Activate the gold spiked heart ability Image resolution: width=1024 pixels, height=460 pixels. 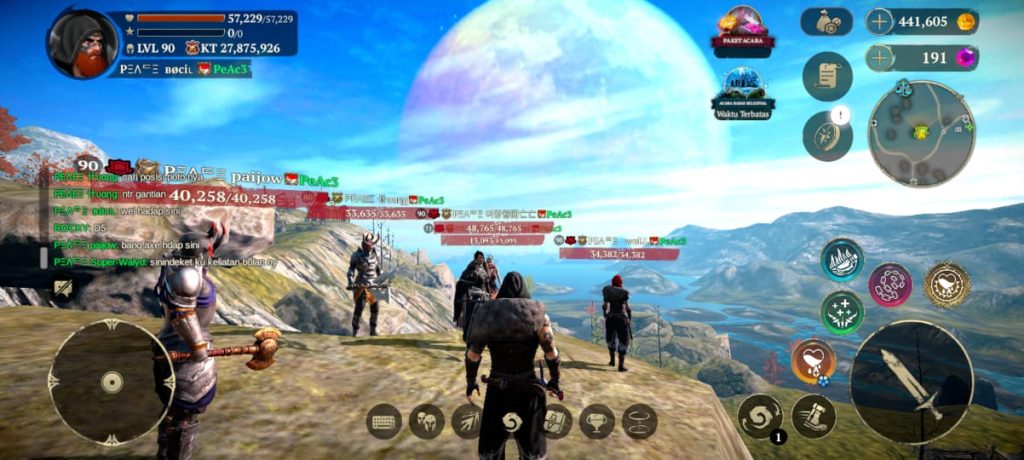coord(946,285)
